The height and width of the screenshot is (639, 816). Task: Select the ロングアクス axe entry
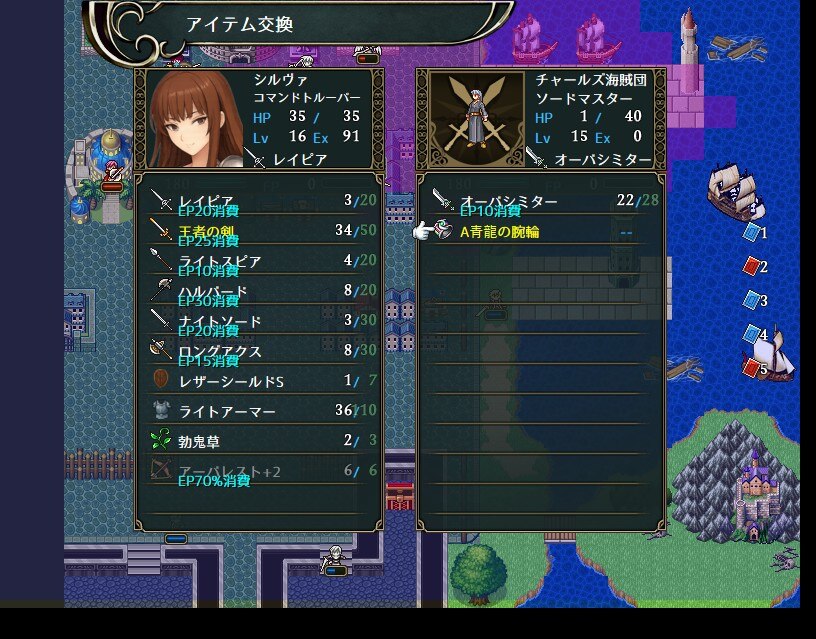point(260,351)
